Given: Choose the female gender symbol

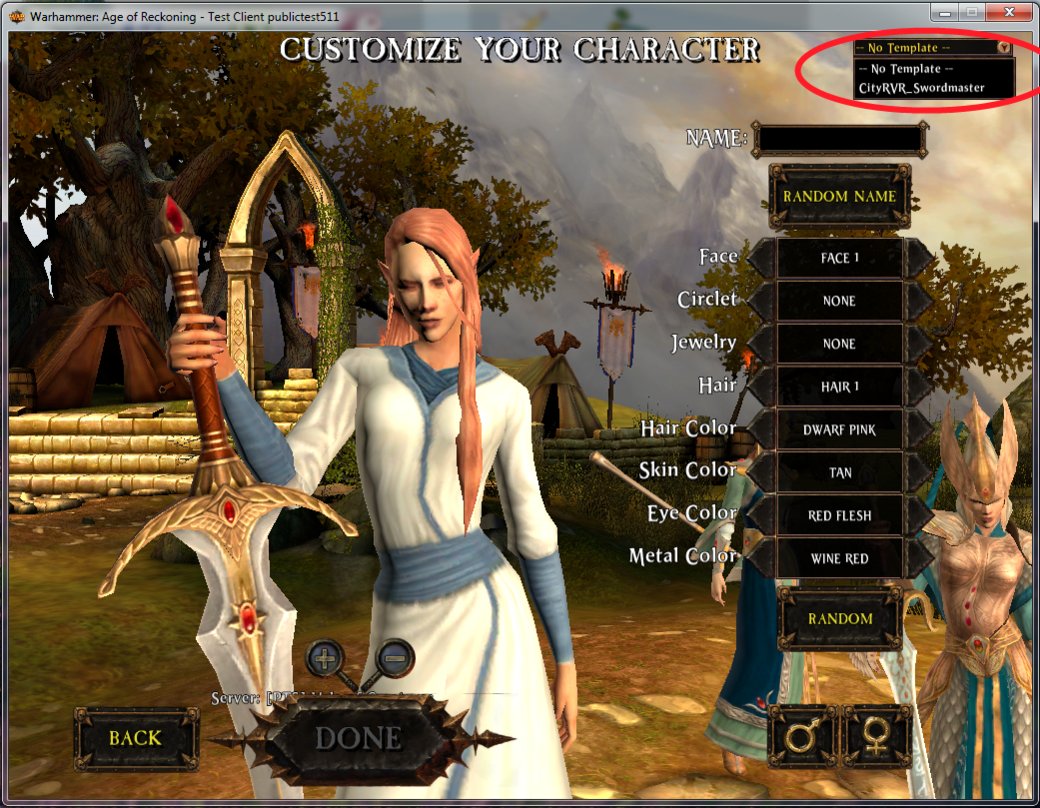Looking at the screenshot, I should point(877,737).
